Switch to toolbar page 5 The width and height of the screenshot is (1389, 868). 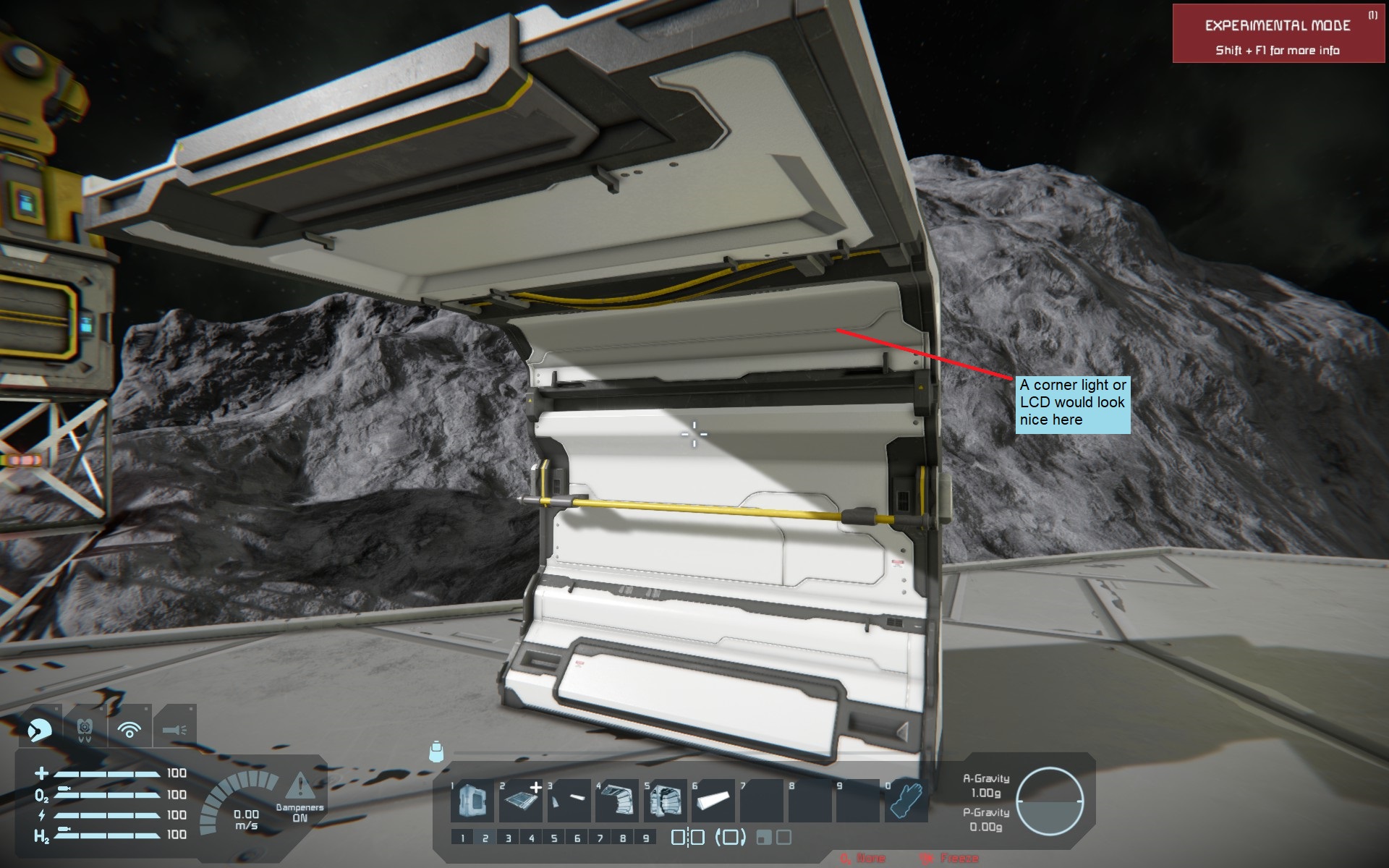[x=554, y=838]
